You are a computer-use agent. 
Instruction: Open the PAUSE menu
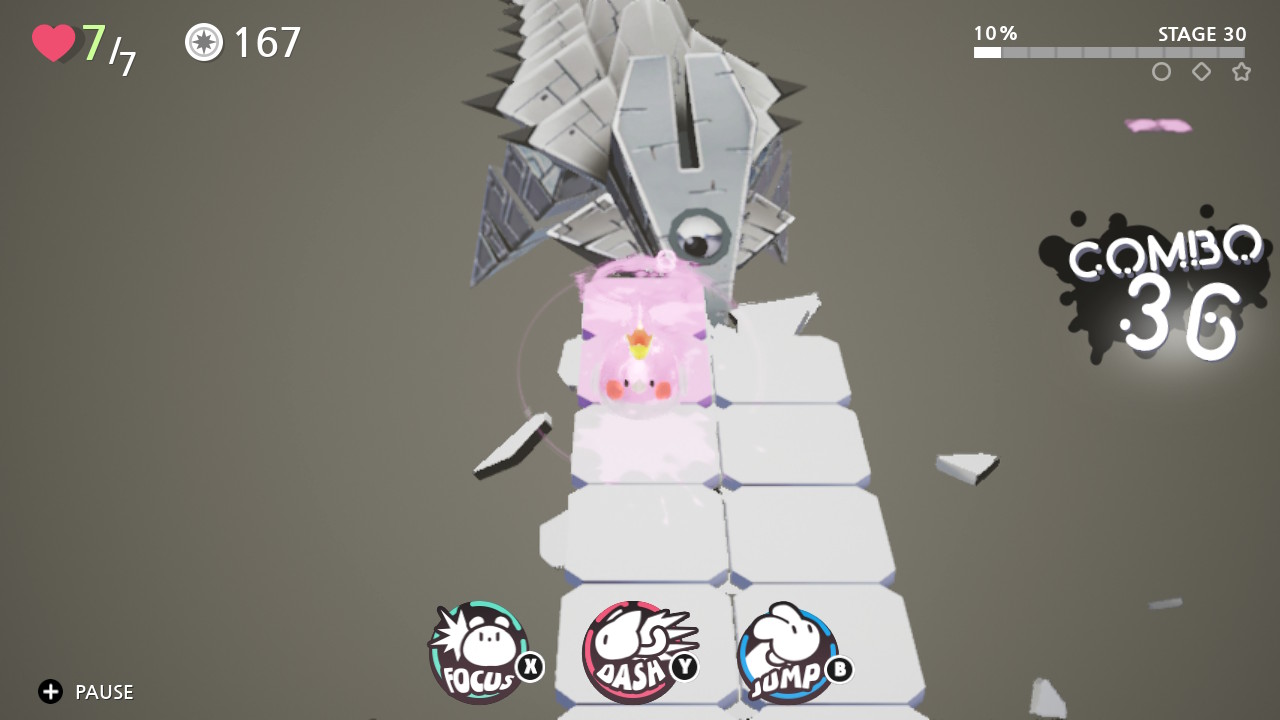pos(104,691)
